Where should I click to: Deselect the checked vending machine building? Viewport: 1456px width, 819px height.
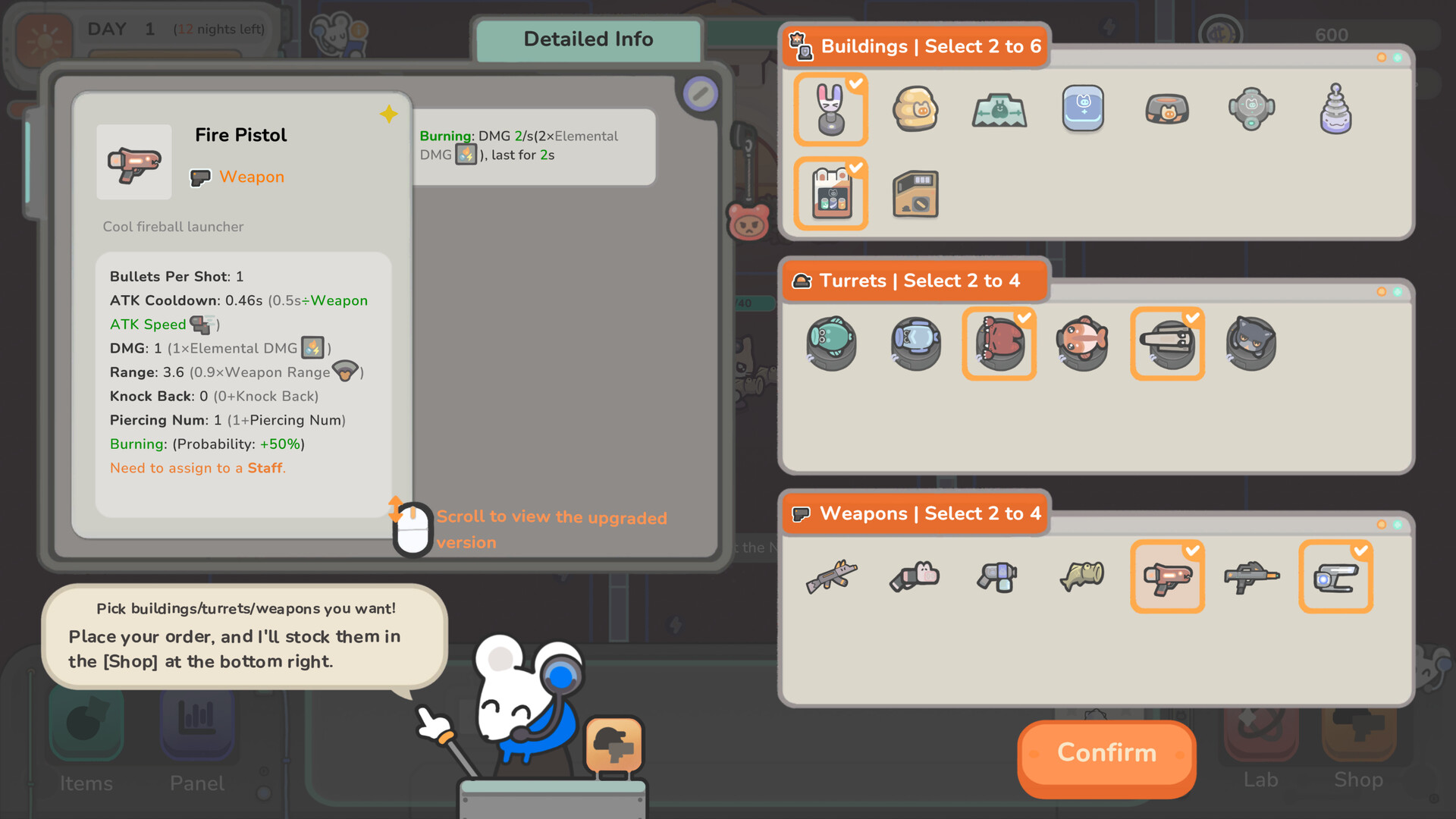(x=830, y=193)
